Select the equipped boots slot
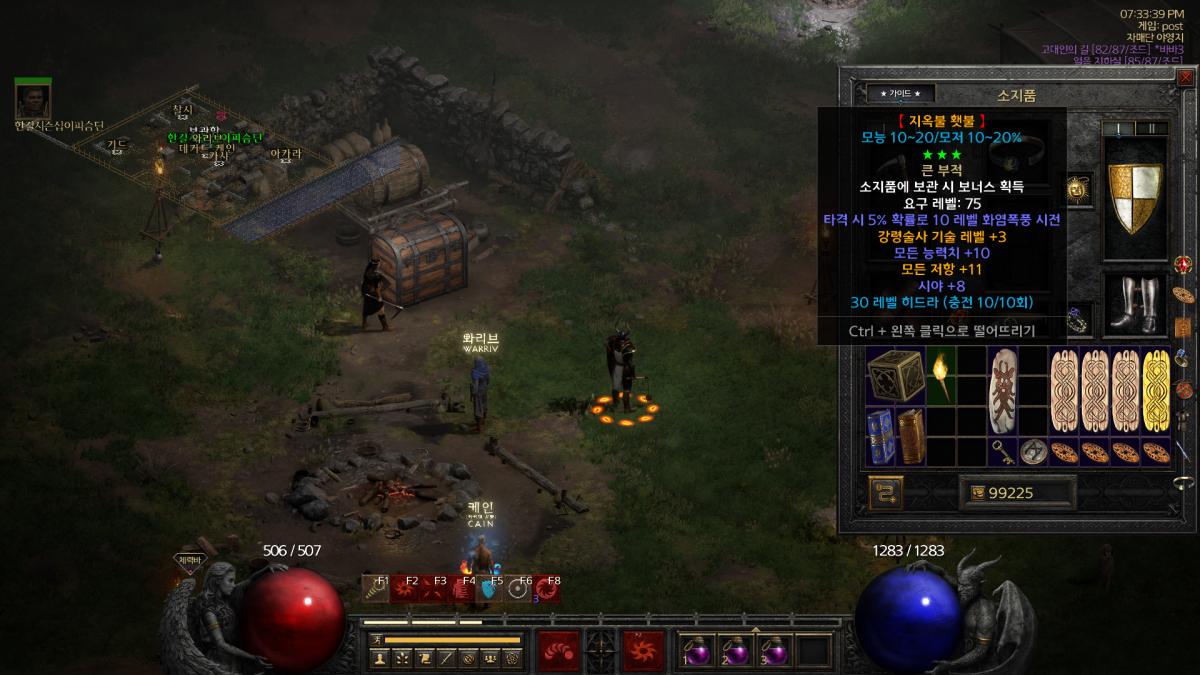Screen dimensions: 1200x675 click(1136, 303)
